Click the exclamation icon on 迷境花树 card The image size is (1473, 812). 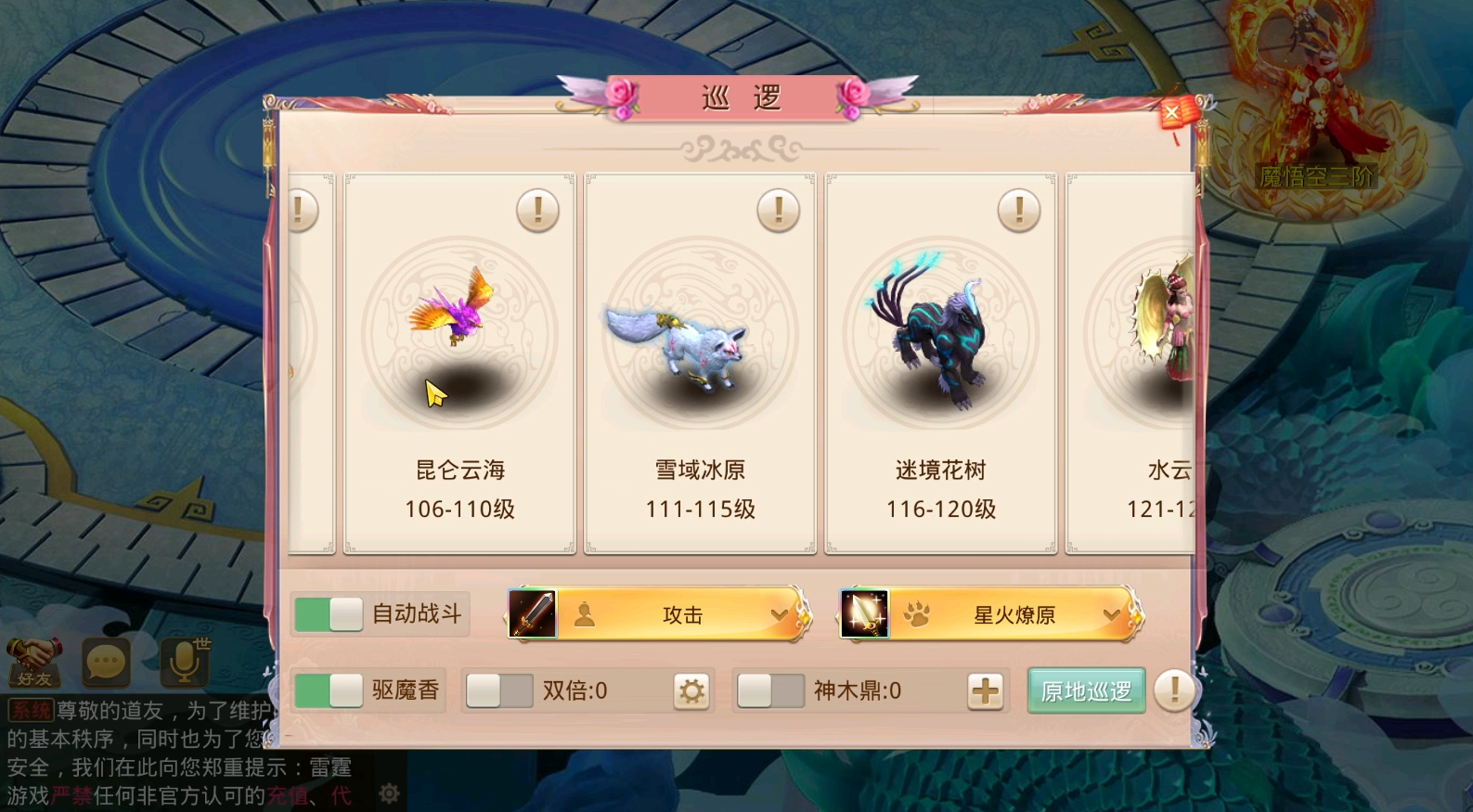click(1018, 210)
